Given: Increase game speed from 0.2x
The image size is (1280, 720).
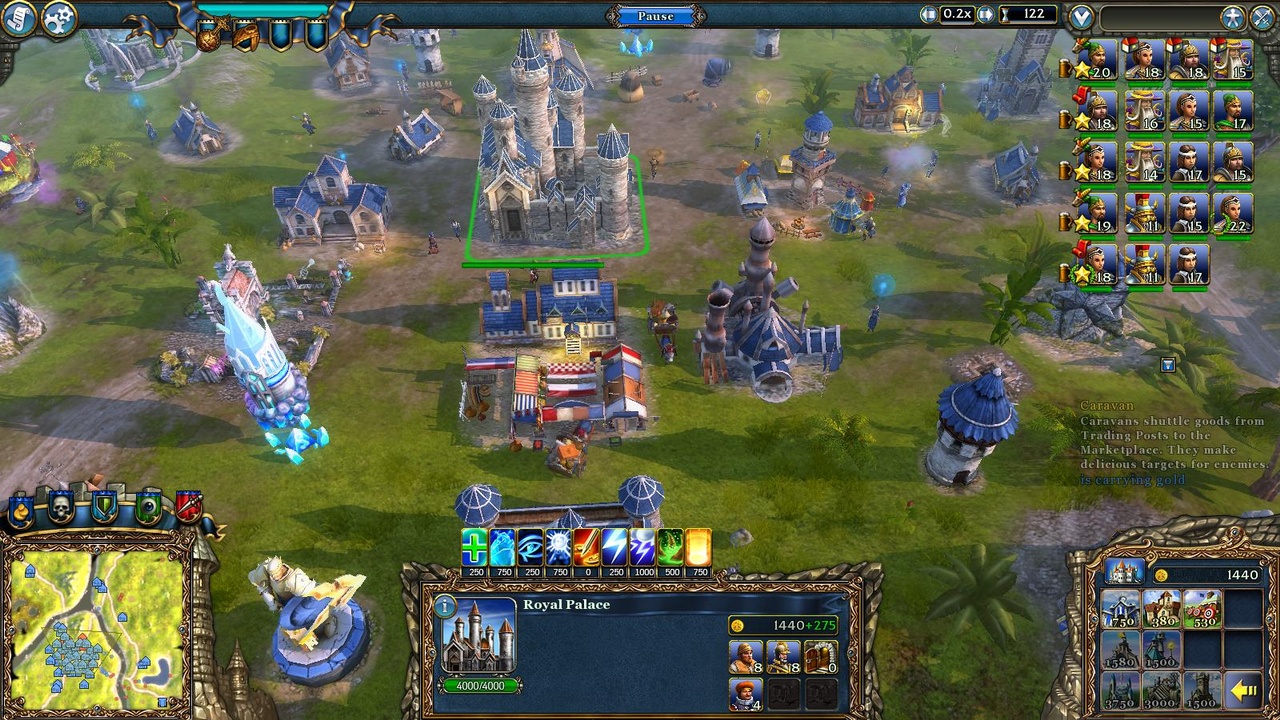Looking at the screenshot, I should point(988,14).
